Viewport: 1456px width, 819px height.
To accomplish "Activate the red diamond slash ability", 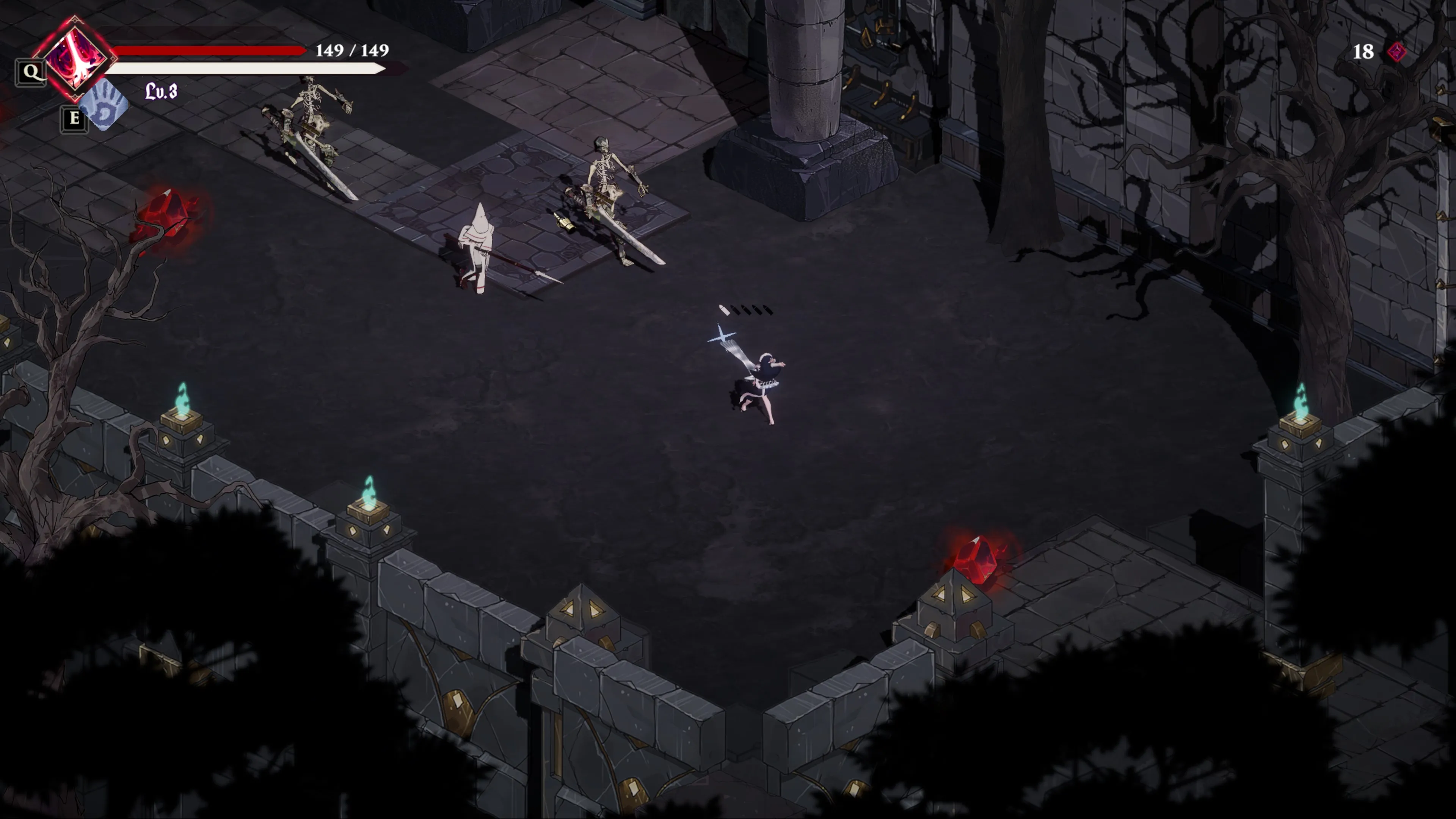I will coord(76,58).
